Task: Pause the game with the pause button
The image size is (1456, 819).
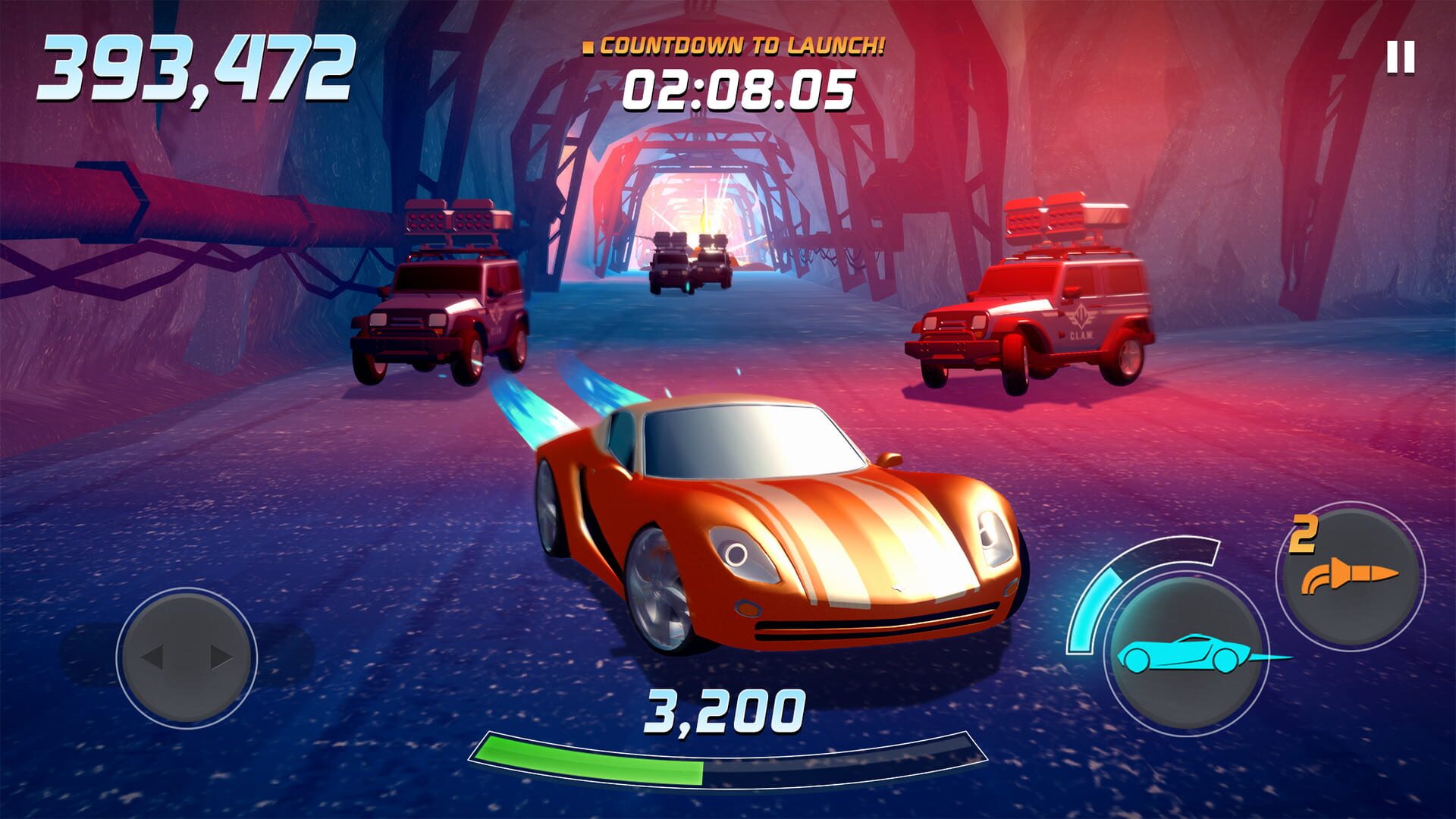Action: click(1401, 58)
